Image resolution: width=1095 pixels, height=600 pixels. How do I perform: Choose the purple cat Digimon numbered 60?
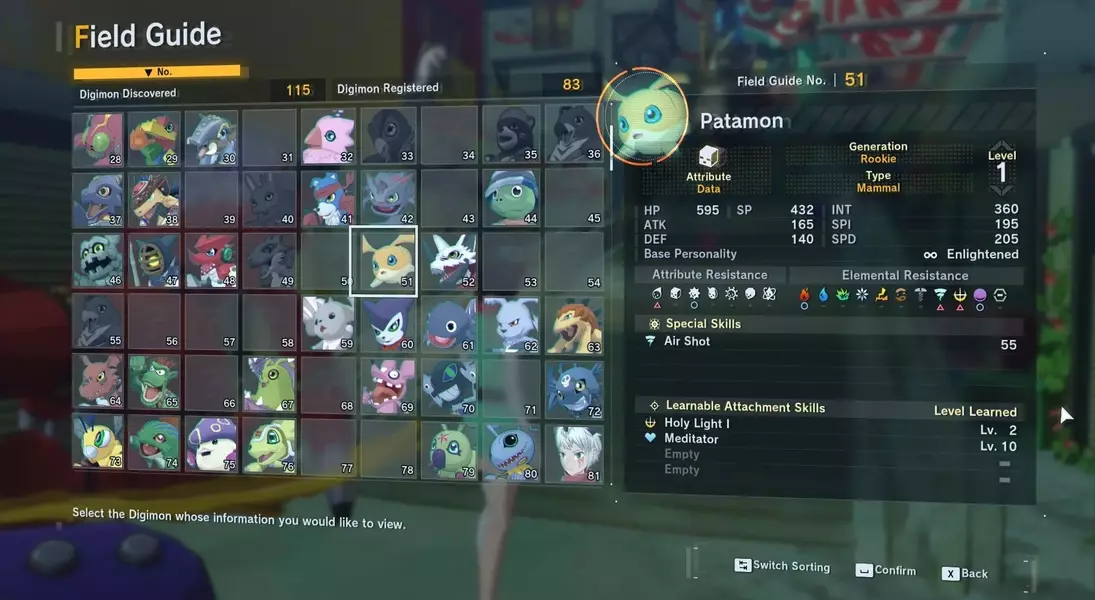[388, 324]
